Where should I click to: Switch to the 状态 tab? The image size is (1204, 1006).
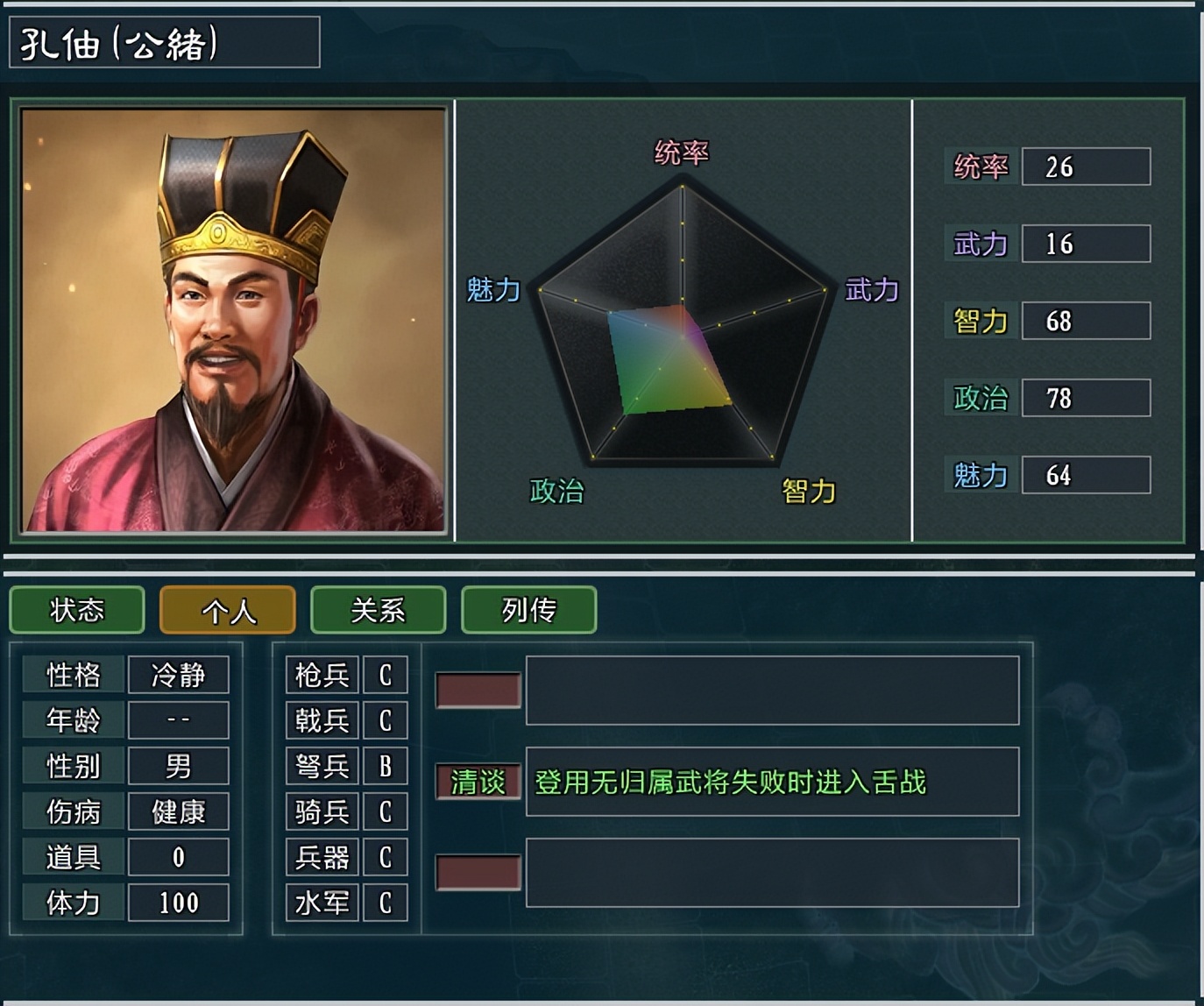pyautogui.click(x=76, y=610)
